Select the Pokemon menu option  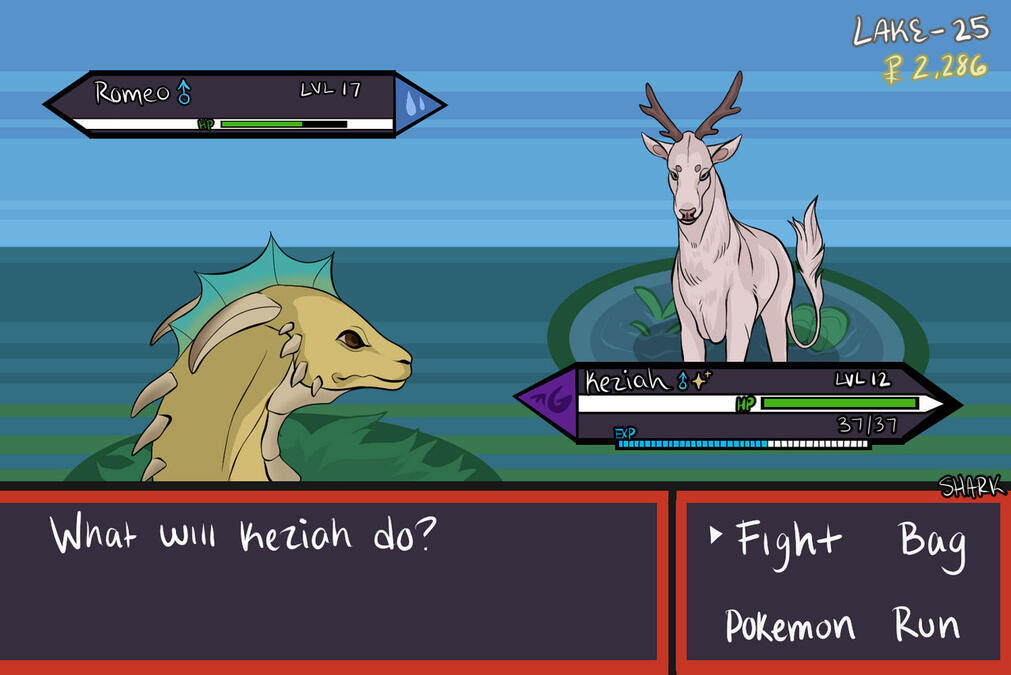pyautogui.click(x=790, y=627)
